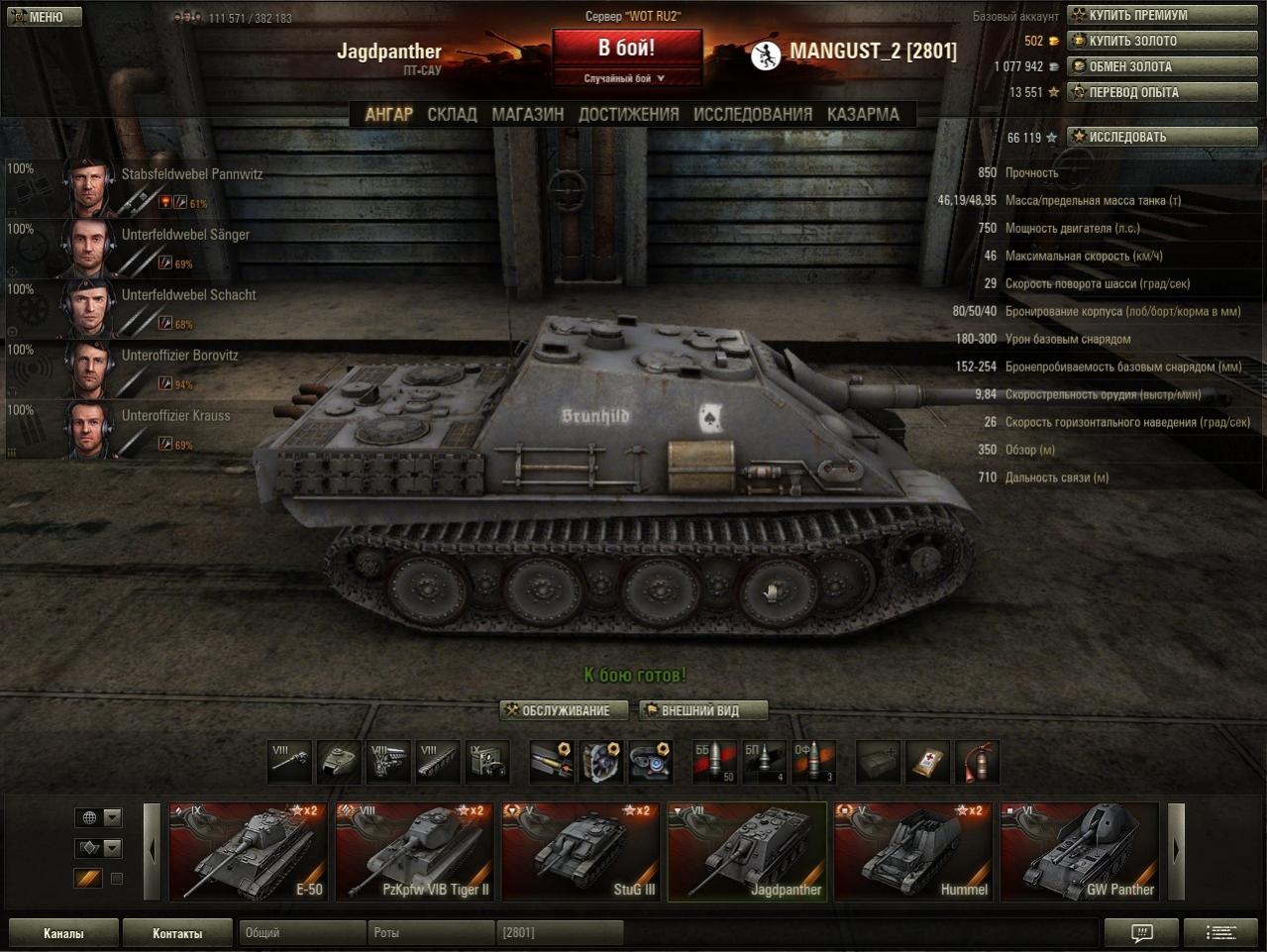Open the МАГАЗИН tab
This screenshot has height=952, width=1267.
527,114
